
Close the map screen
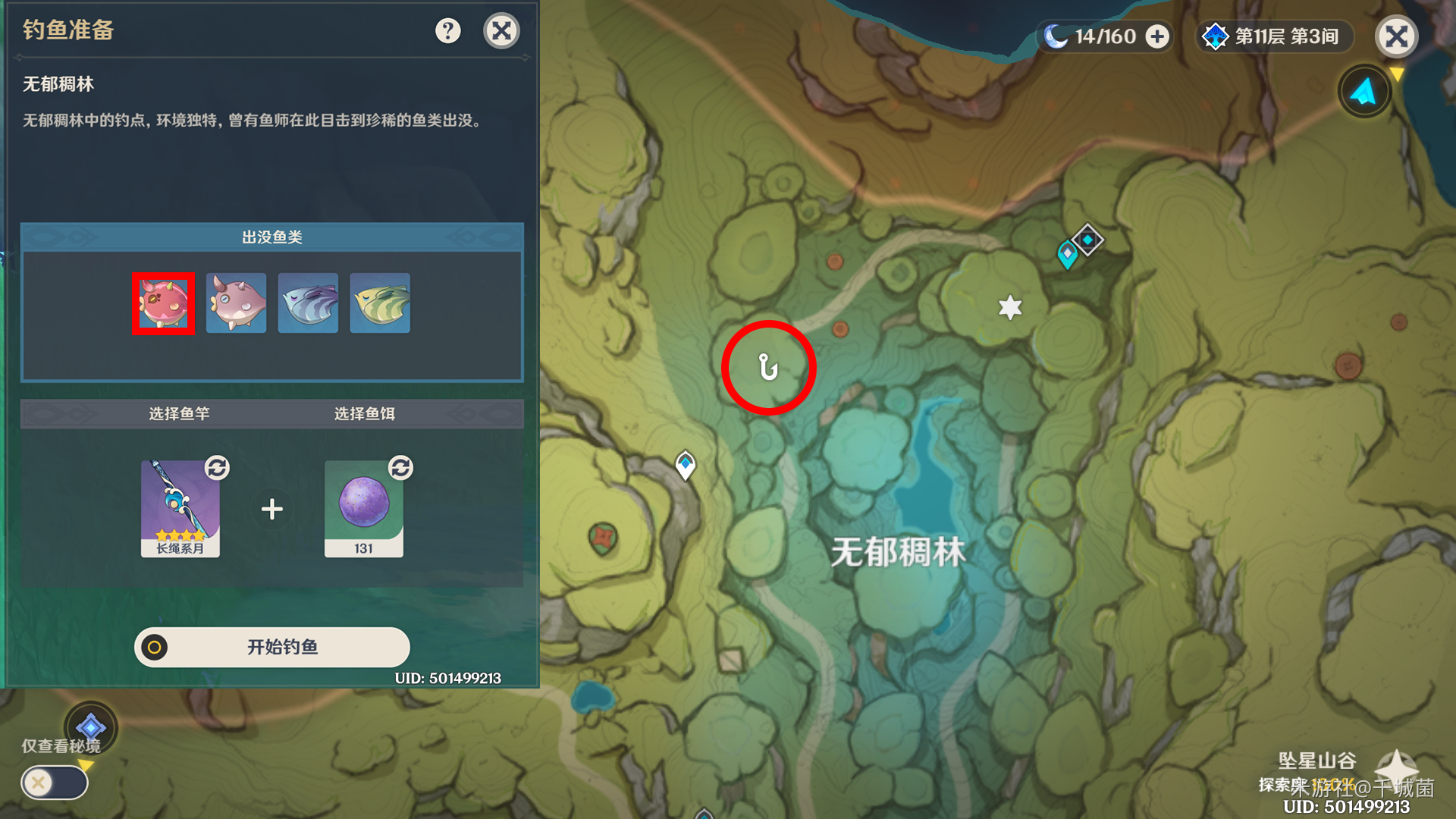1396,36
